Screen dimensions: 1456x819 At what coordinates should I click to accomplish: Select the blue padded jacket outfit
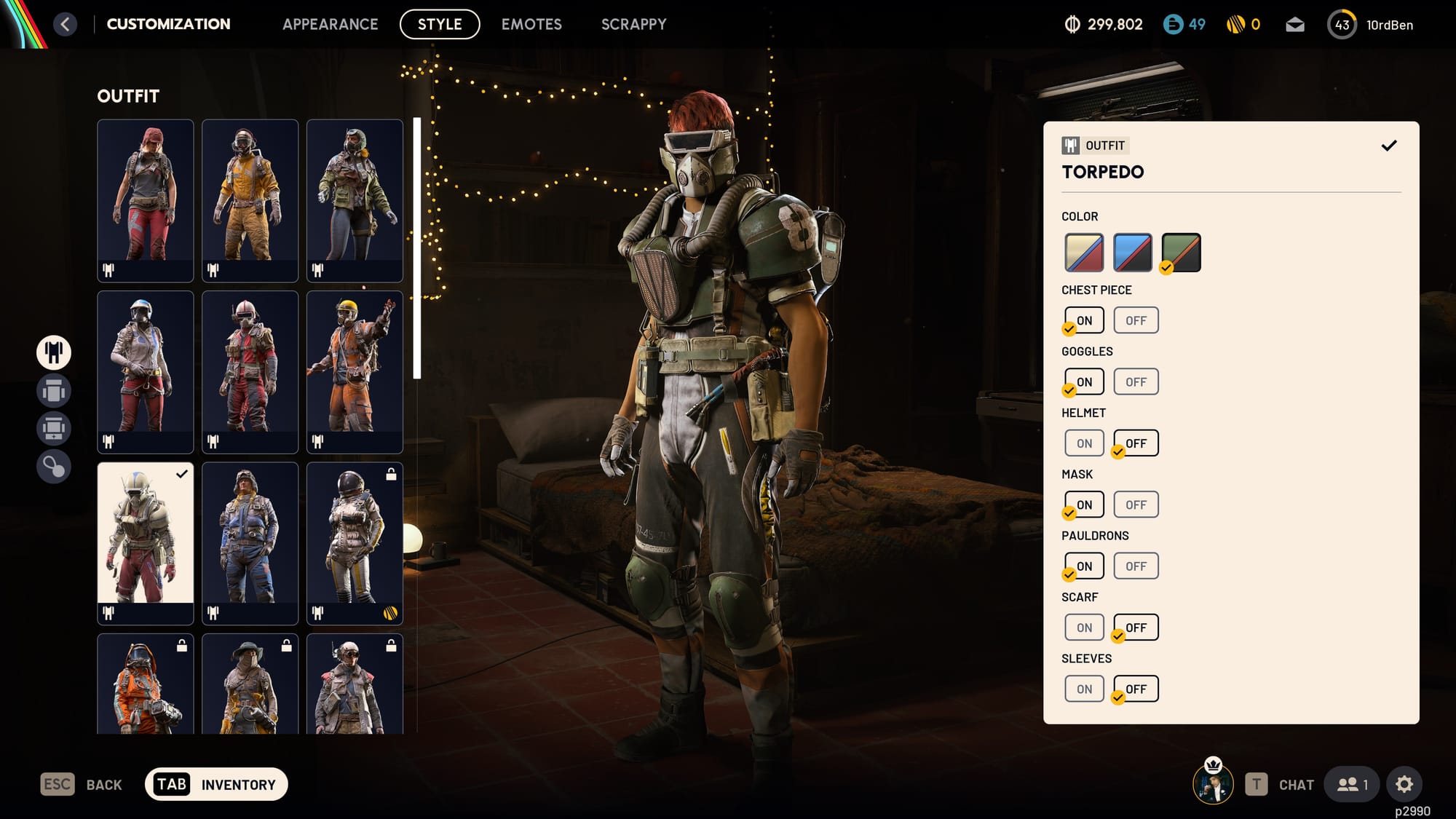coord(250,542)
